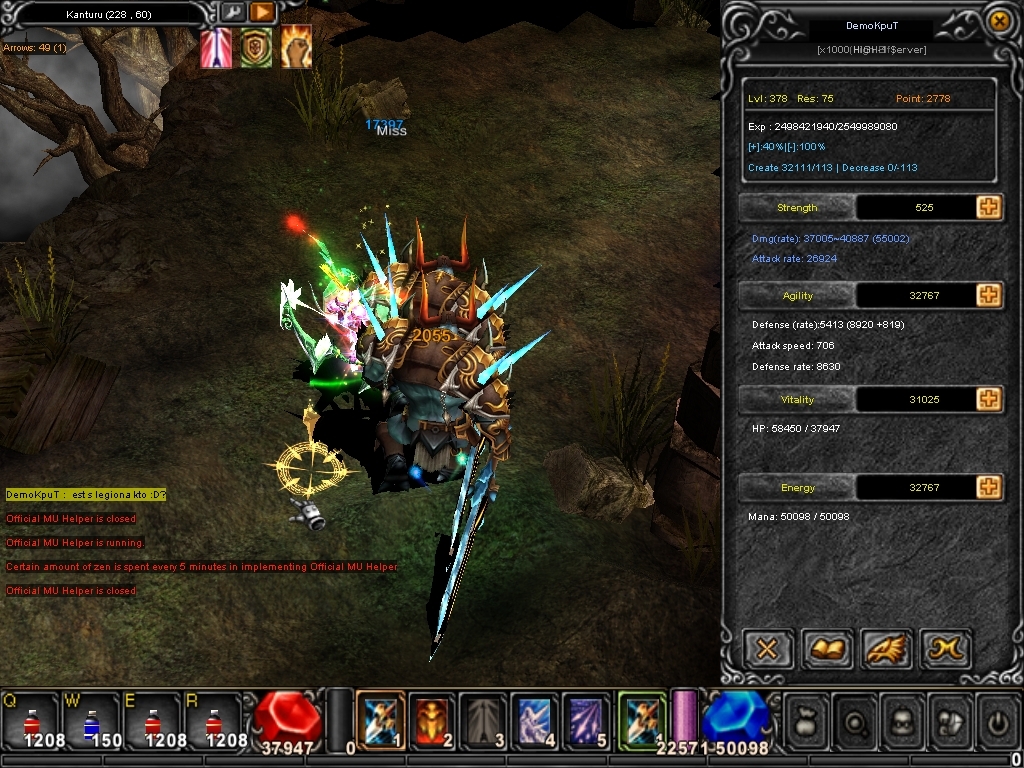This screenshot has width=1024, height=768.
Task: Close the character stats window
Action: coord(997,20)
